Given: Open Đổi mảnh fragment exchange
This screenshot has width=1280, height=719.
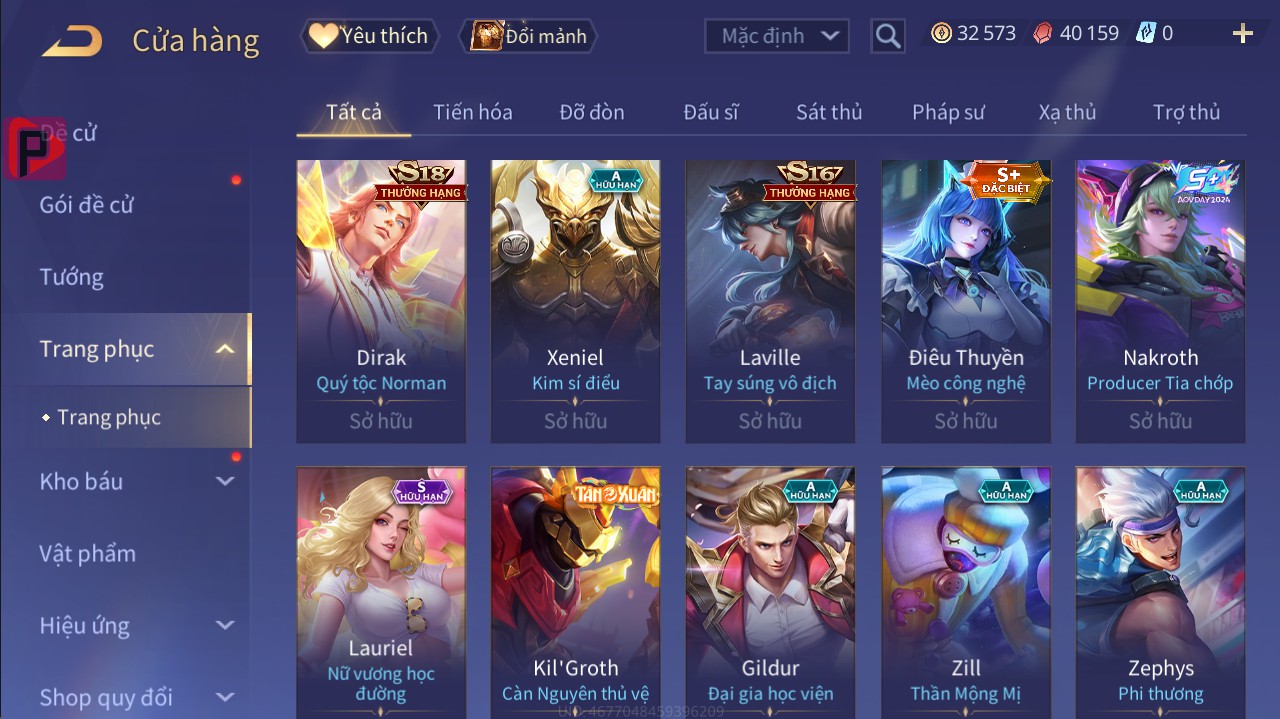Looking at the screenshot, I should [527, 36].
